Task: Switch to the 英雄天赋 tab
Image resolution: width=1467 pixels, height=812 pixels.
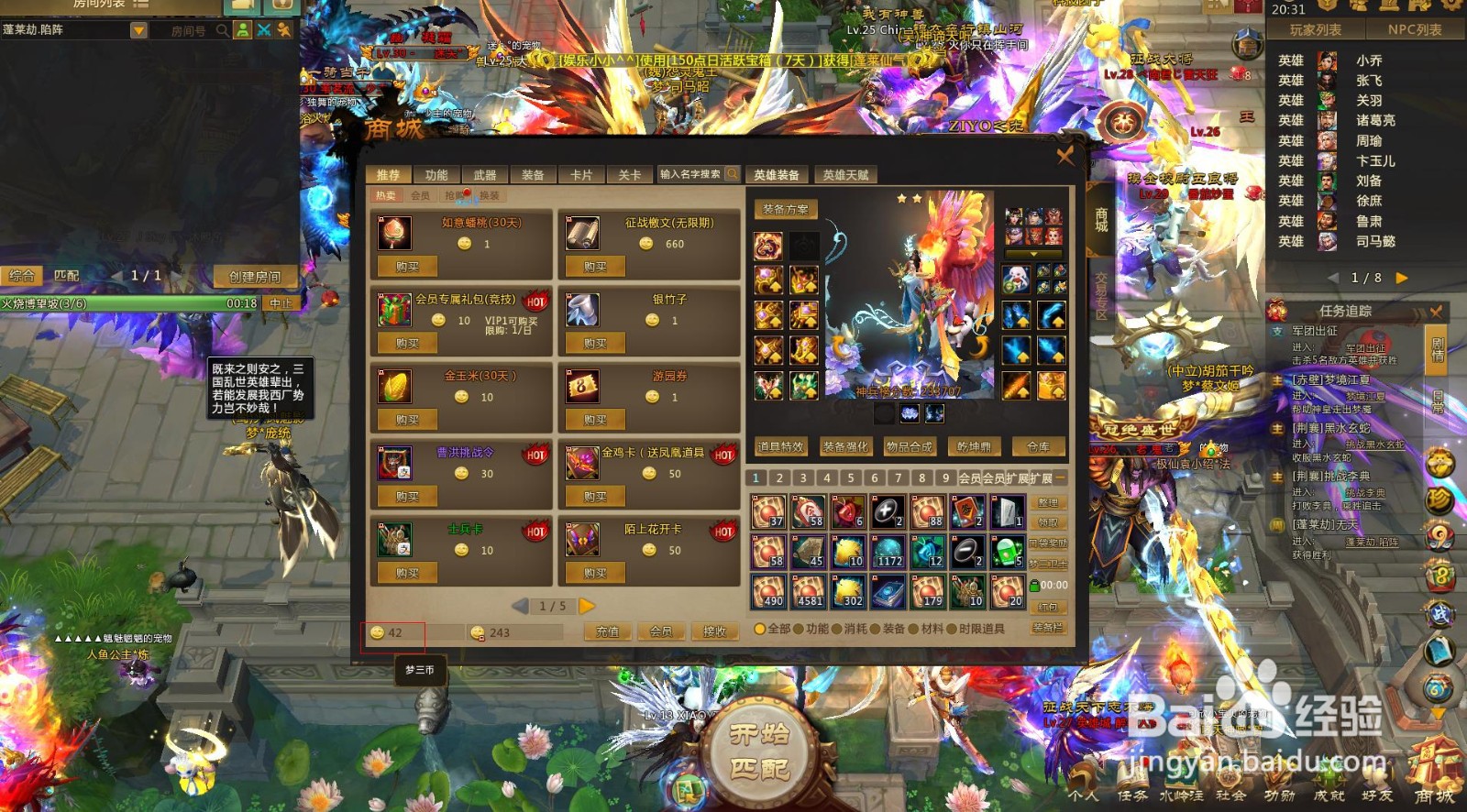Action: pos(846,174)
